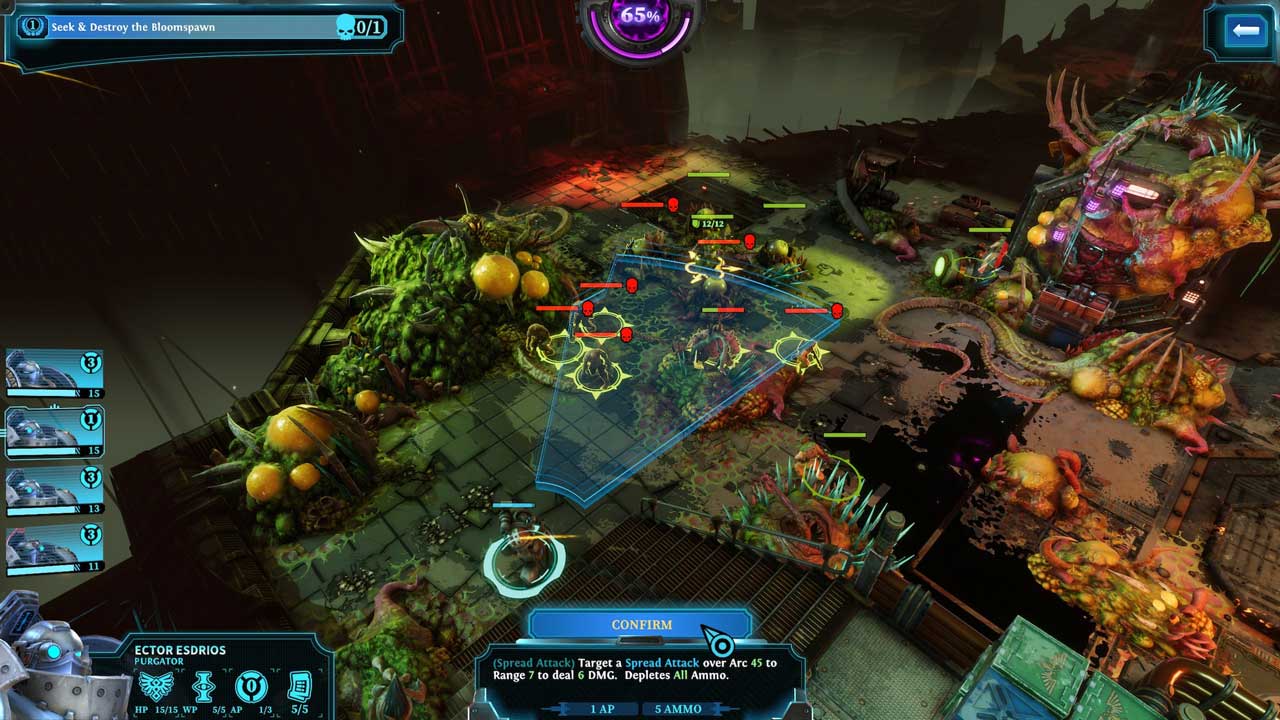Click the back arrow button

click(x=1245, y=31)
